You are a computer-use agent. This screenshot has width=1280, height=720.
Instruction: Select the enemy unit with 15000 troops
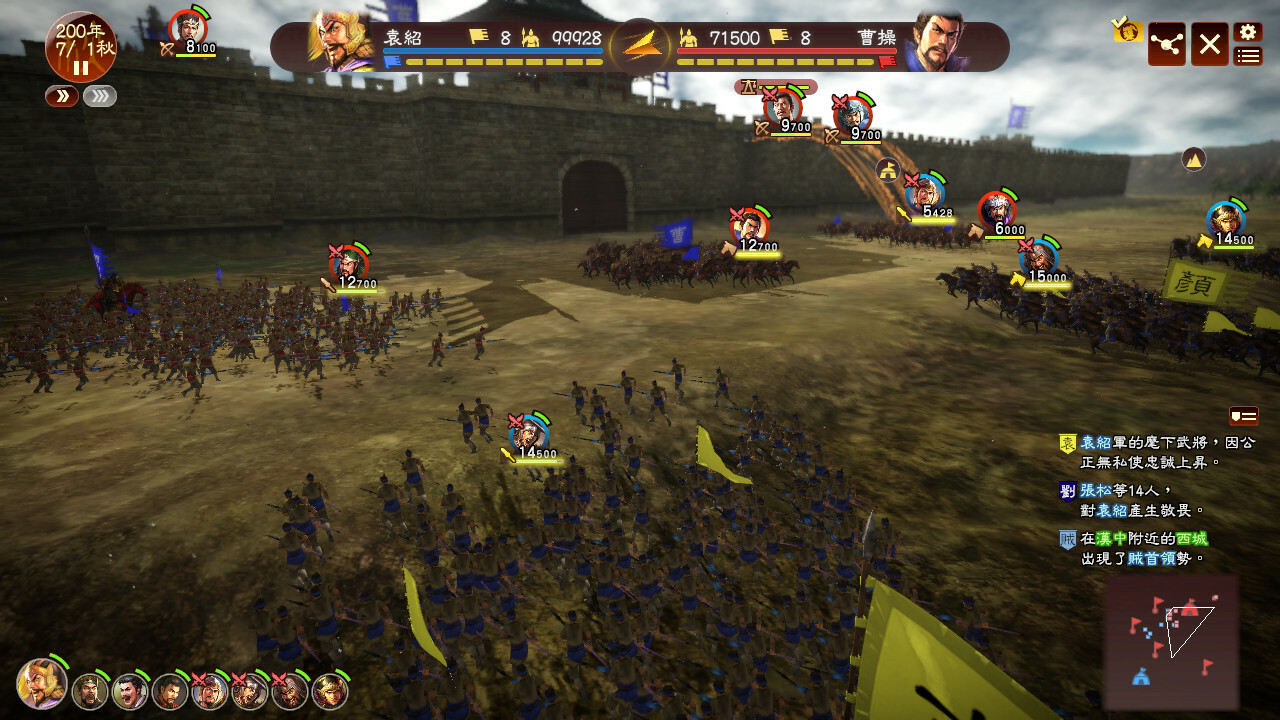click(1040, 257)
